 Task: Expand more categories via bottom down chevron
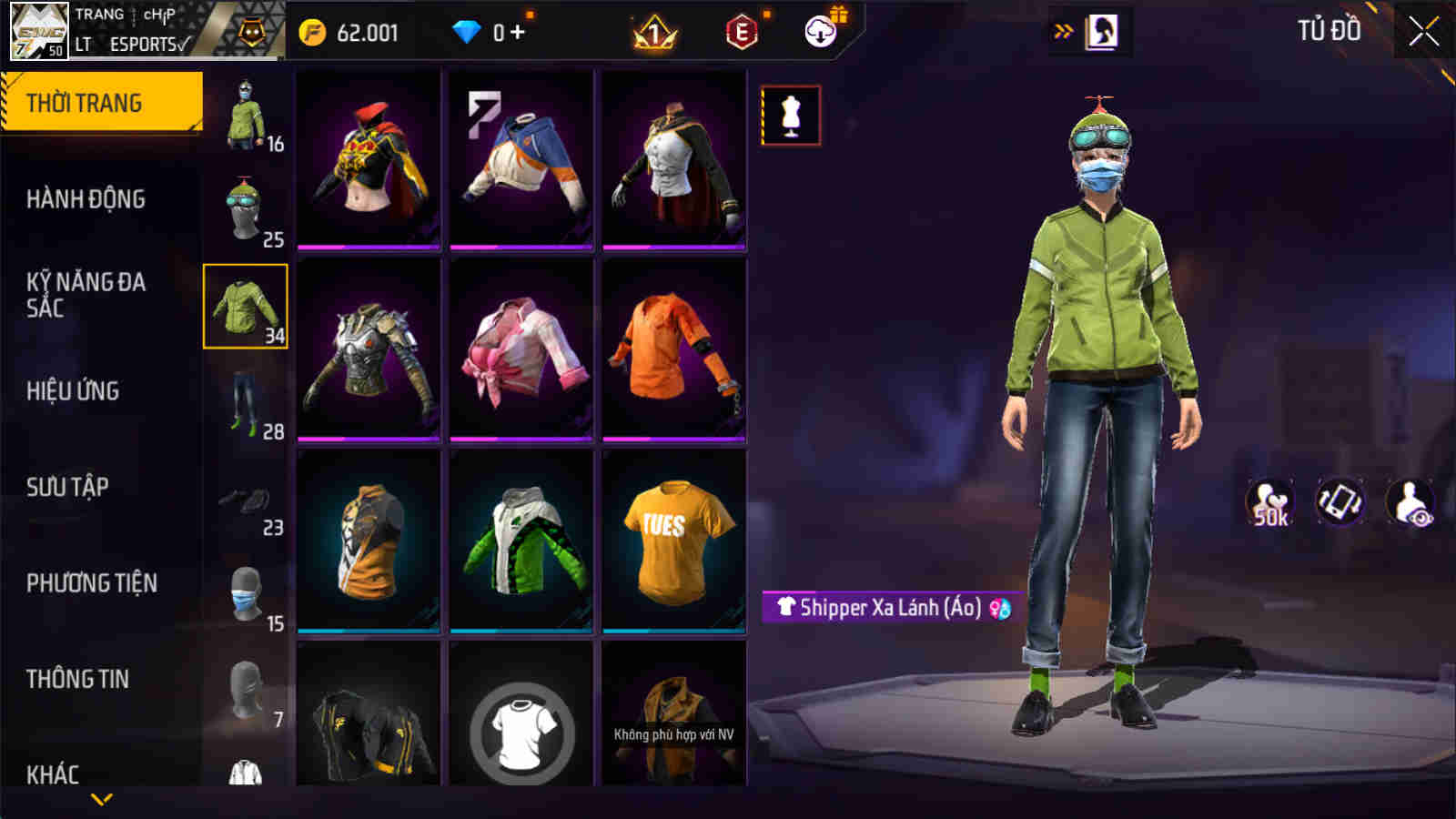[x=100, y=799]
